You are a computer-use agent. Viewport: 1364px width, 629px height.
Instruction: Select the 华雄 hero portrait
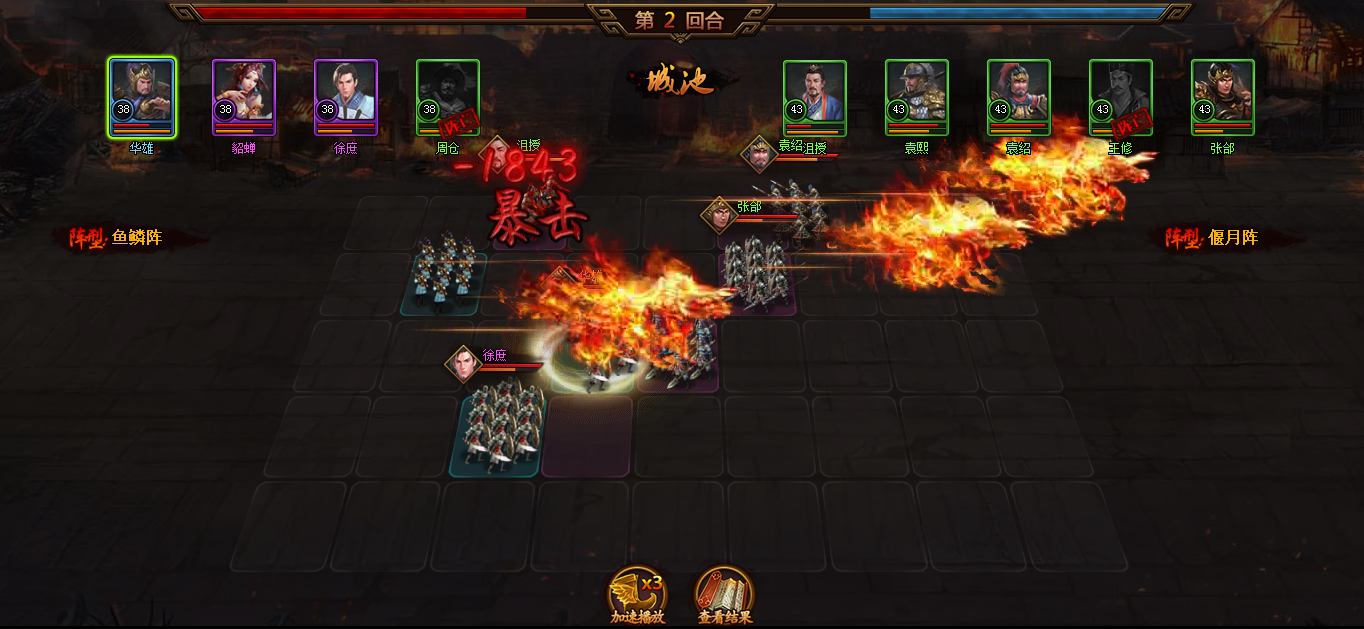click(x=142, y=97)
